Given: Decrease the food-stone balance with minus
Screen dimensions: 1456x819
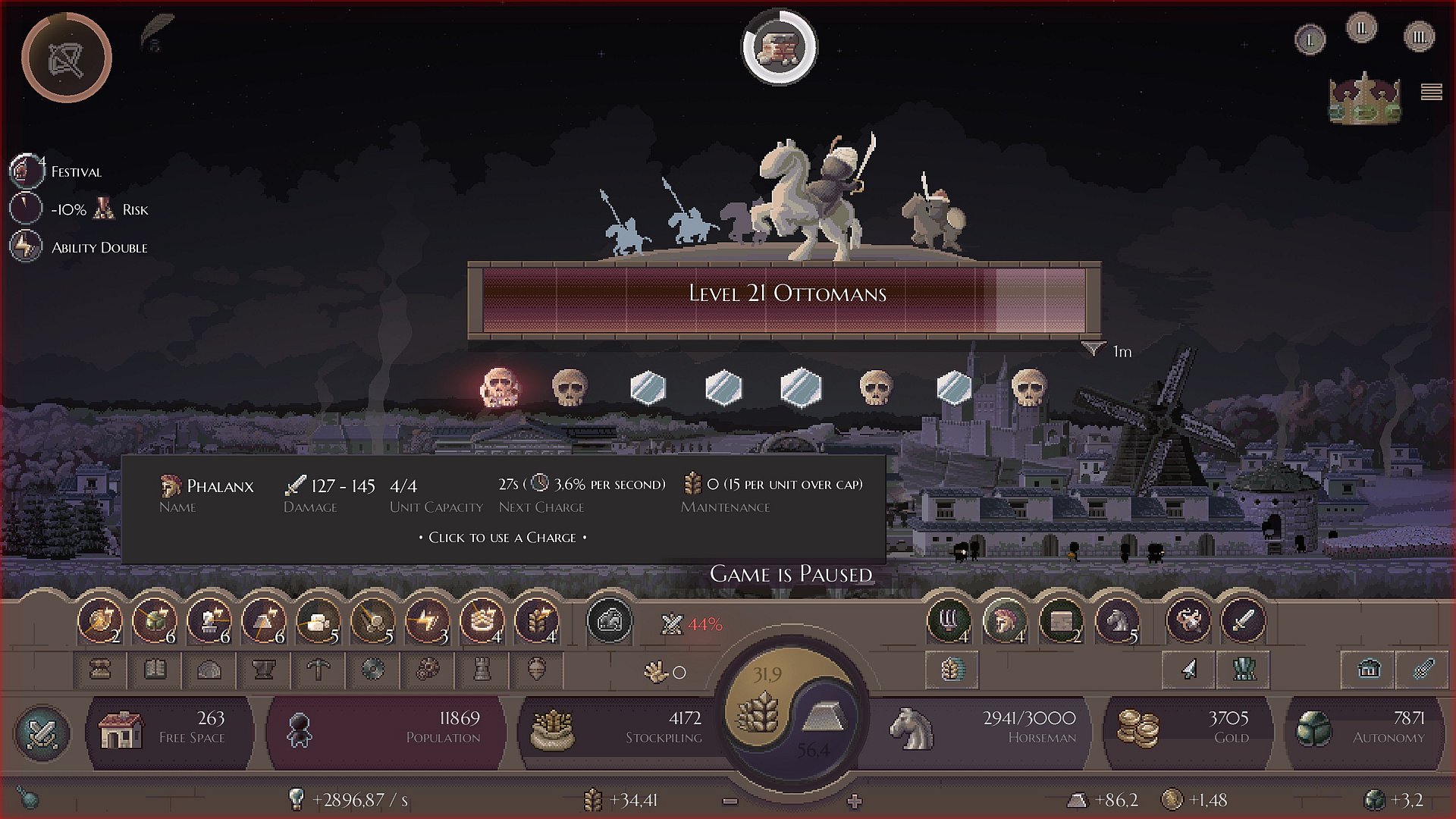Looking at the screenshot, I should (x=730, y=801).
